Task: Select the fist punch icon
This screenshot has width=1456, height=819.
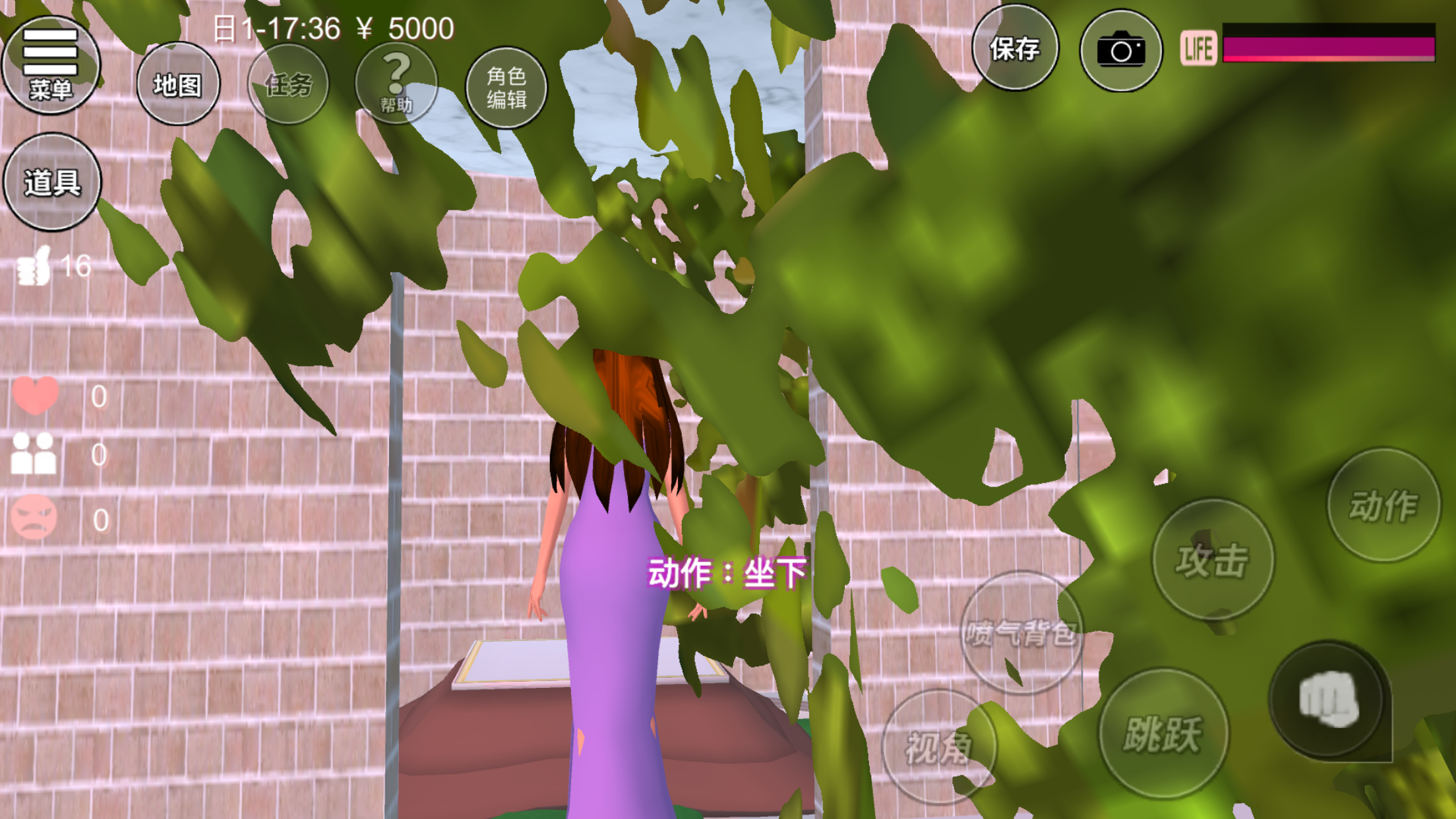Action: [x=1327, y=699]
